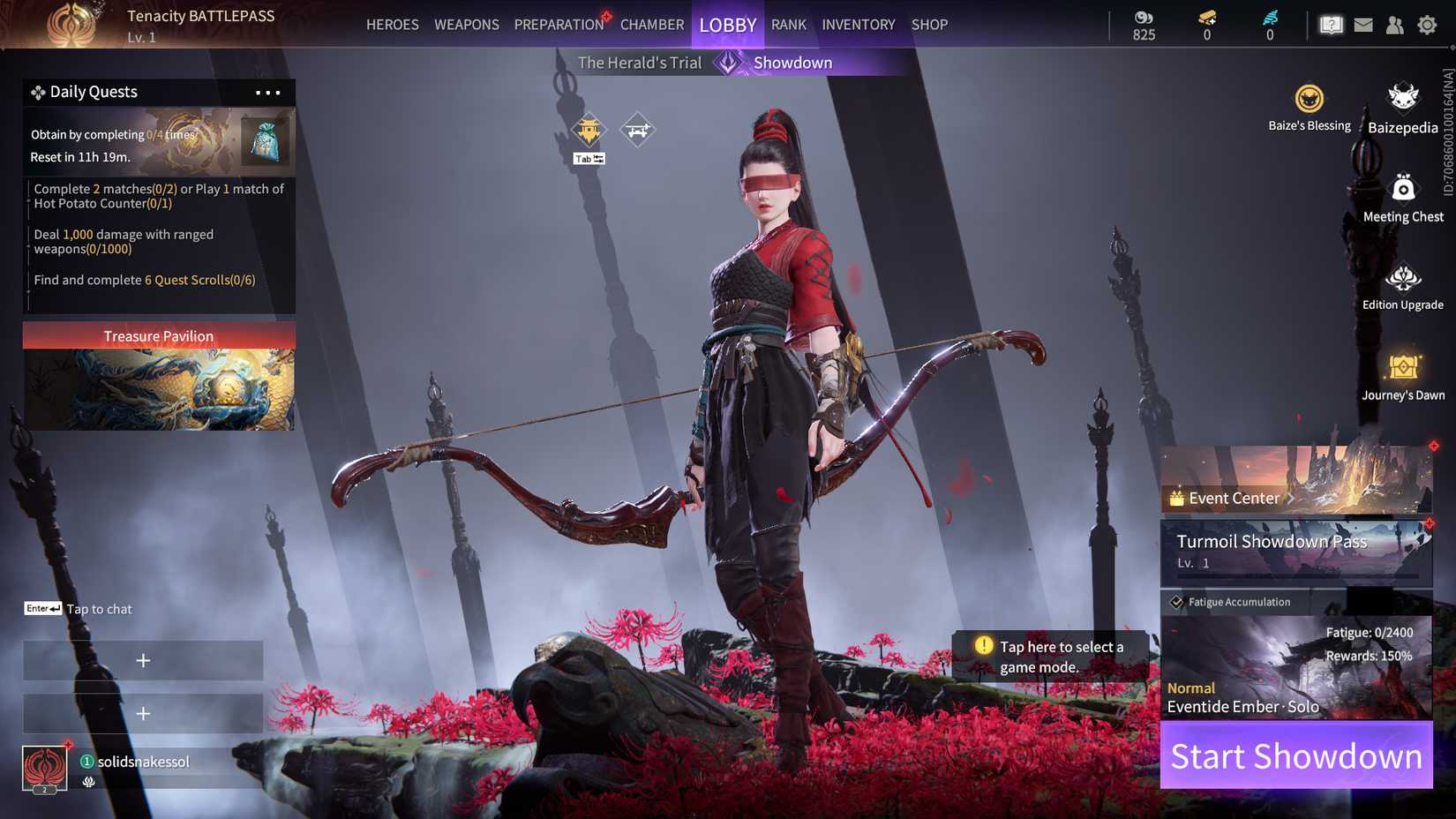Screen dimensions: 1456x819
Task: Open the SHOP menu
Action: 928,24
